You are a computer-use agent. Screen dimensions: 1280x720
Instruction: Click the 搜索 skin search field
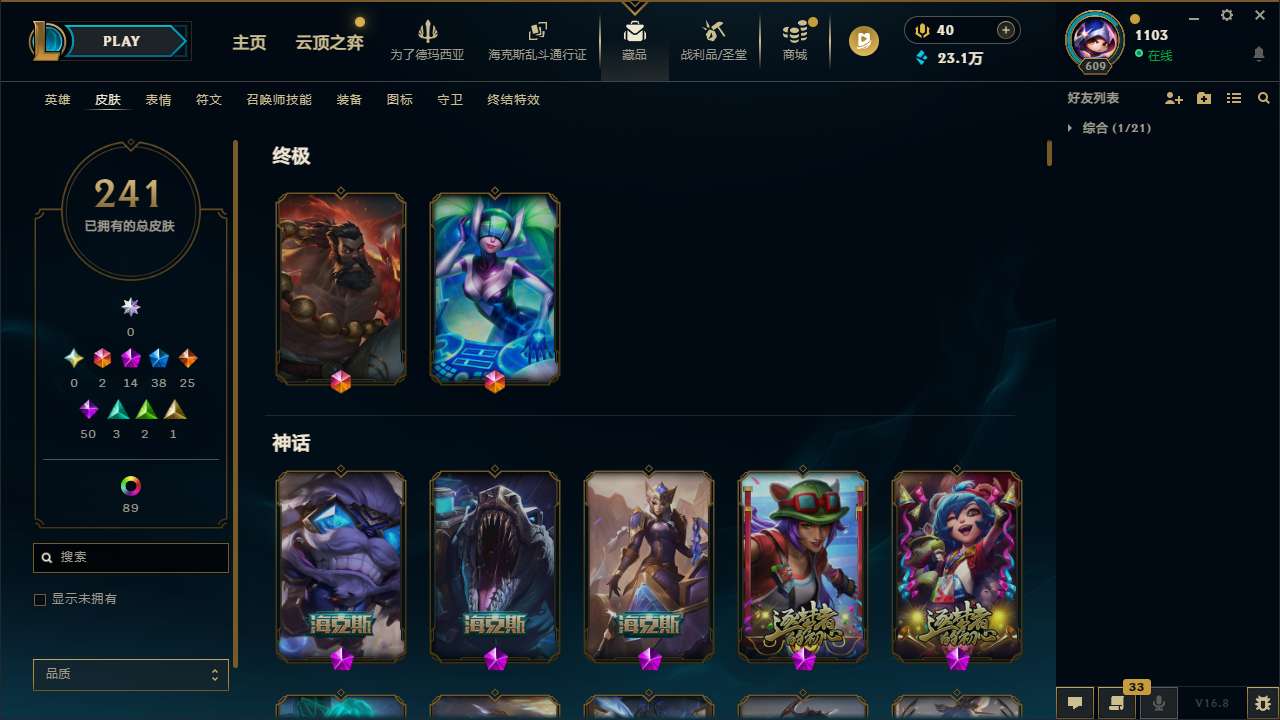click(x=130, y=557)
